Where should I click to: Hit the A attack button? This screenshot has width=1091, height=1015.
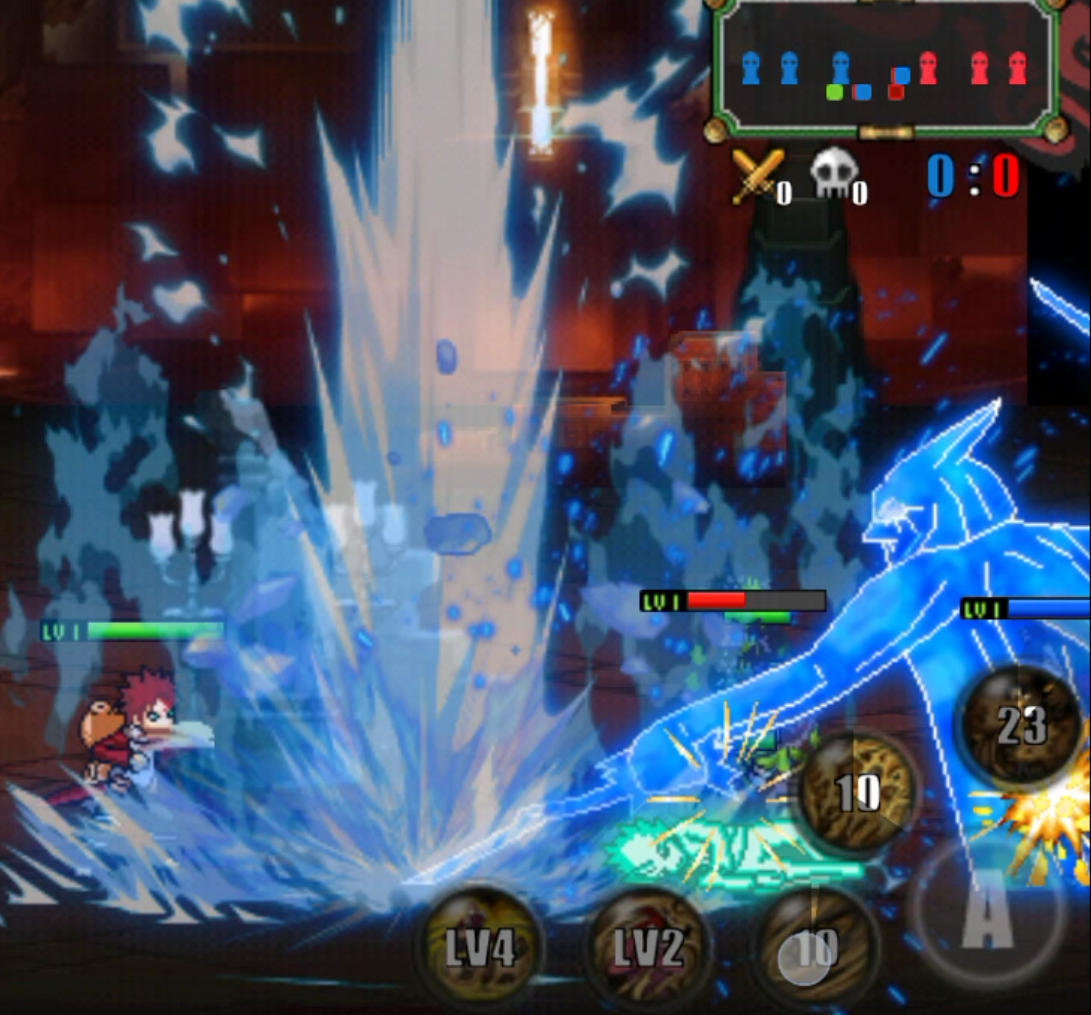coord(986,912)
